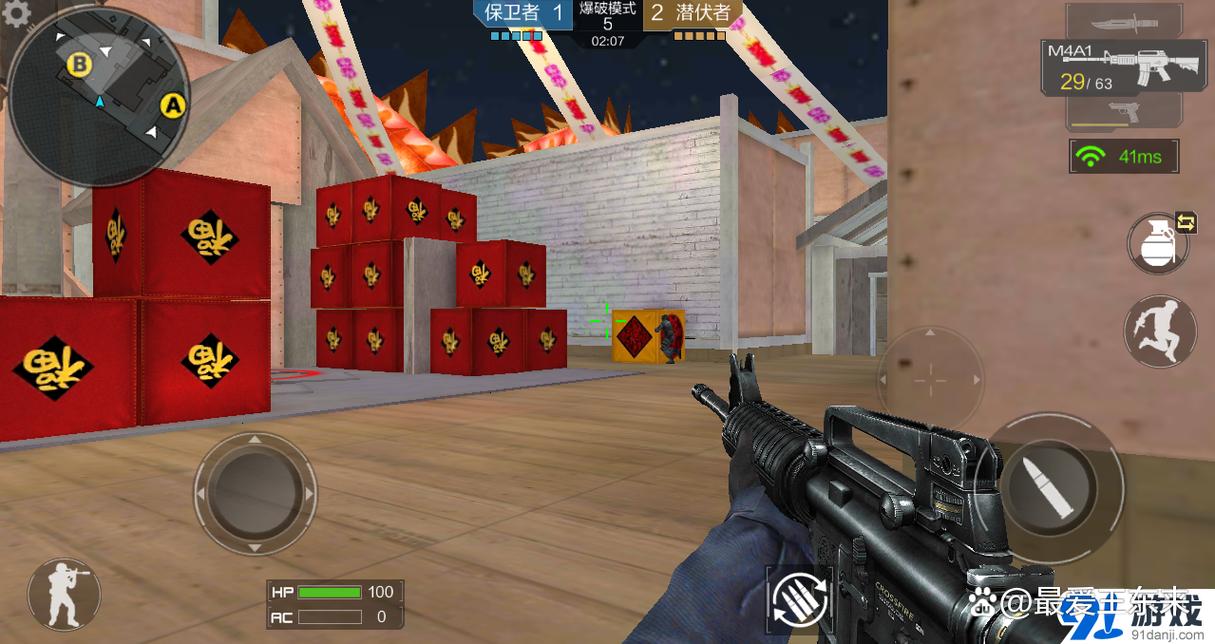Image resolution: width=1215 pixels, height=644 pixels.
Task: Throw a grenade with the grenade button
Action: click(x=1155, y=243)
